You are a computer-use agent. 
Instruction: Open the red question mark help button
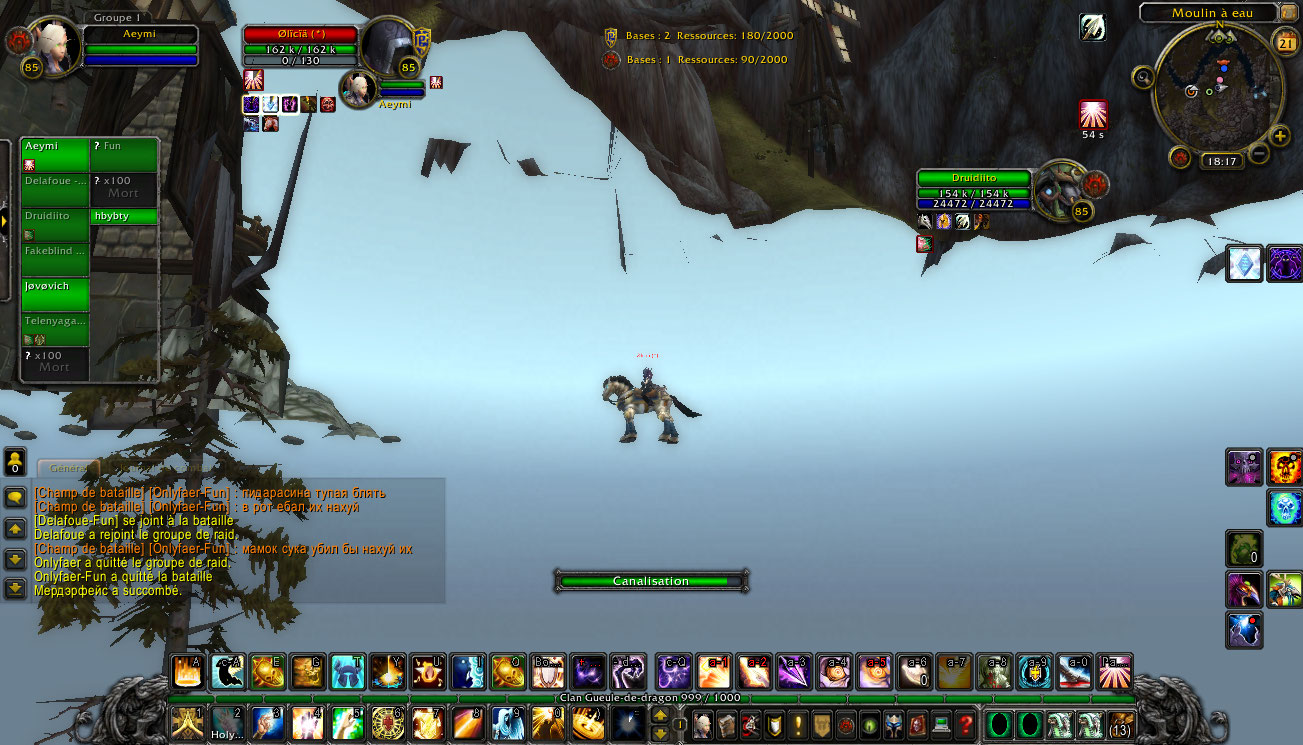(964, 722)
